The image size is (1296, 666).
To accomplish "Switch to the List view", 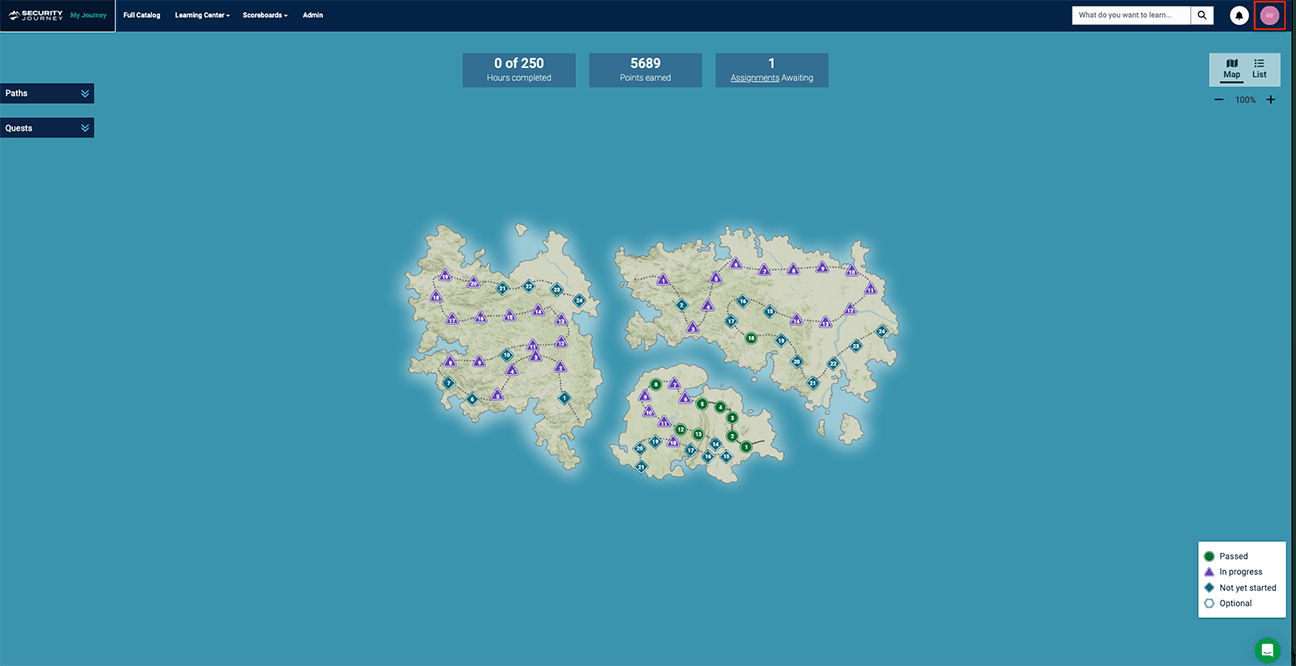I will coord(1259,68).
